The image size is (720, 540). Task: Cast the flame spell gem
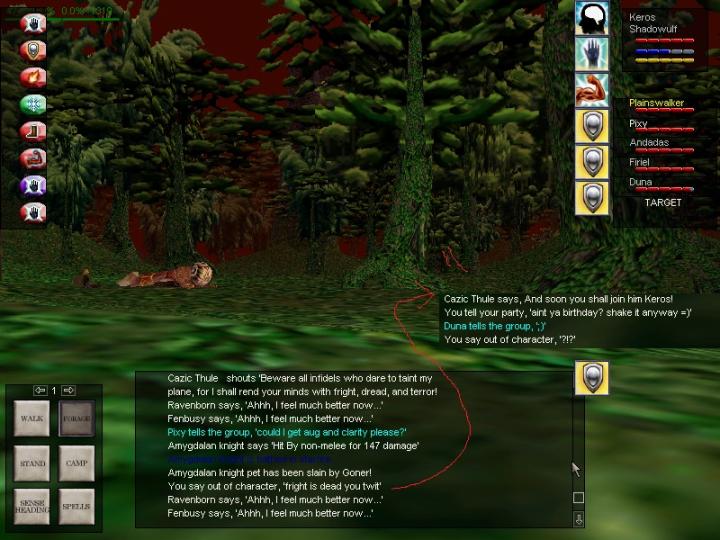[33, 75]
